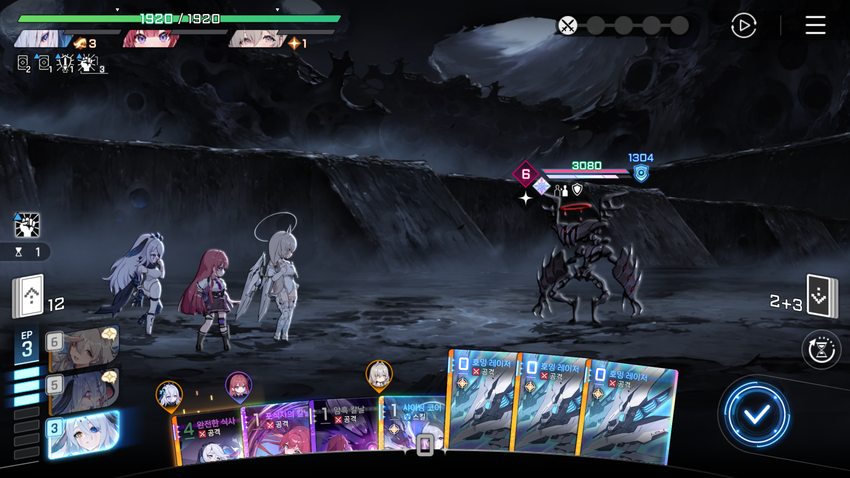Viewport: 850px width, 478px height.
Task: Check the enemy's blue shield icon
Action: 641,174
